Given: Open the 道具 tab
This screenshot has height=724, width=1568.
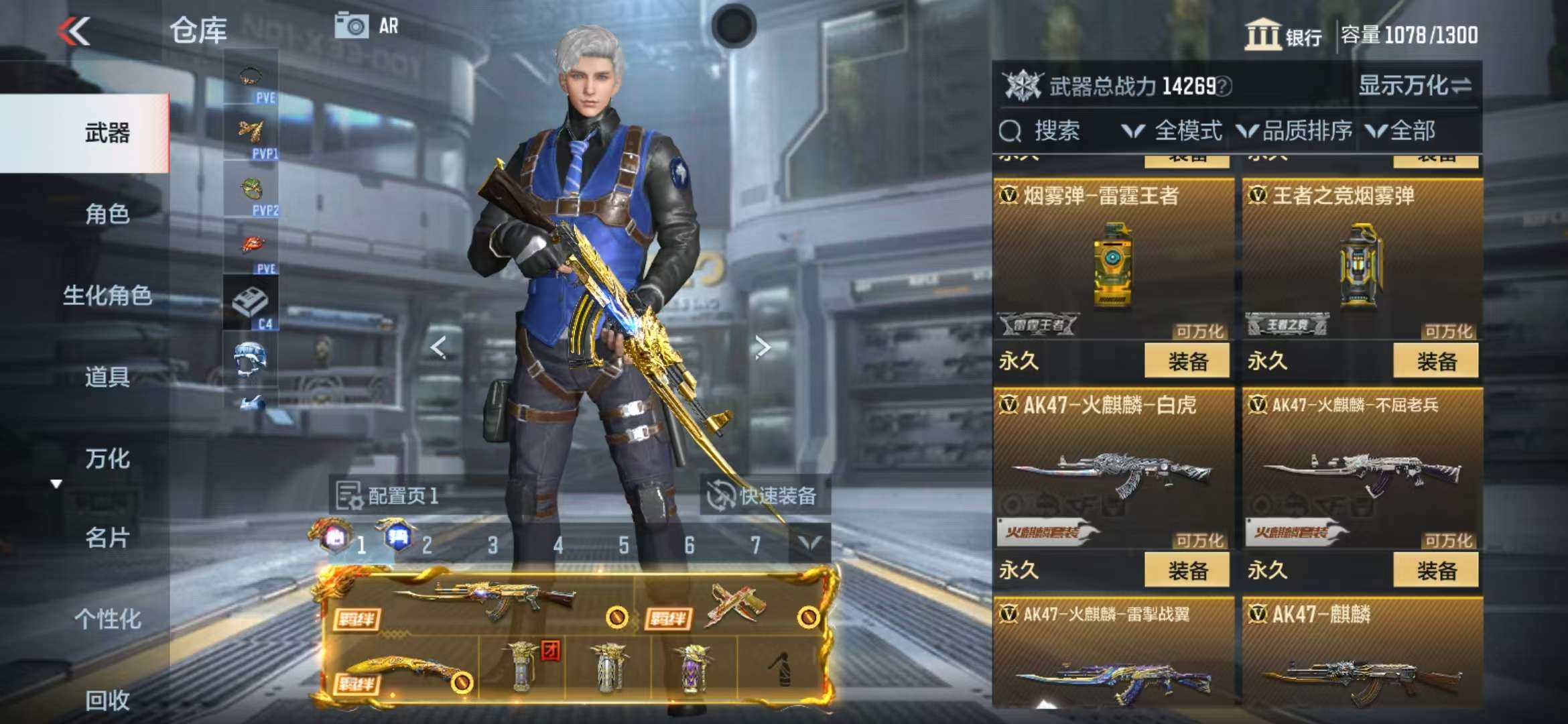Looking at the screenshot, I should [x=107, y=377].
